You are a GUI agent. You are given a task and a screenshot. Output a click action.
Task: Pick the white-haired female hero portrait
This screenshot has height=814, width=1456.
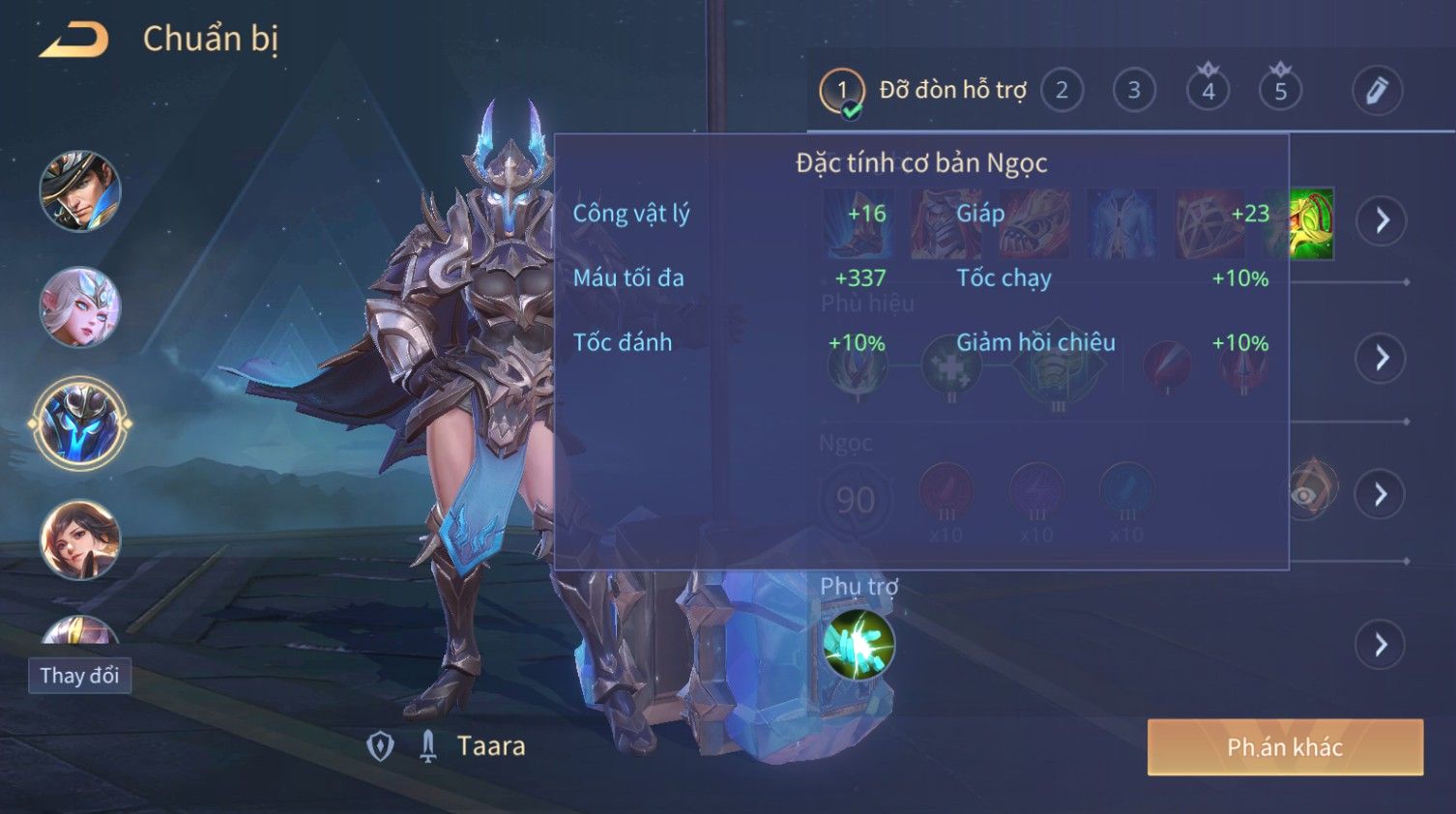click(x=80, y=307)
